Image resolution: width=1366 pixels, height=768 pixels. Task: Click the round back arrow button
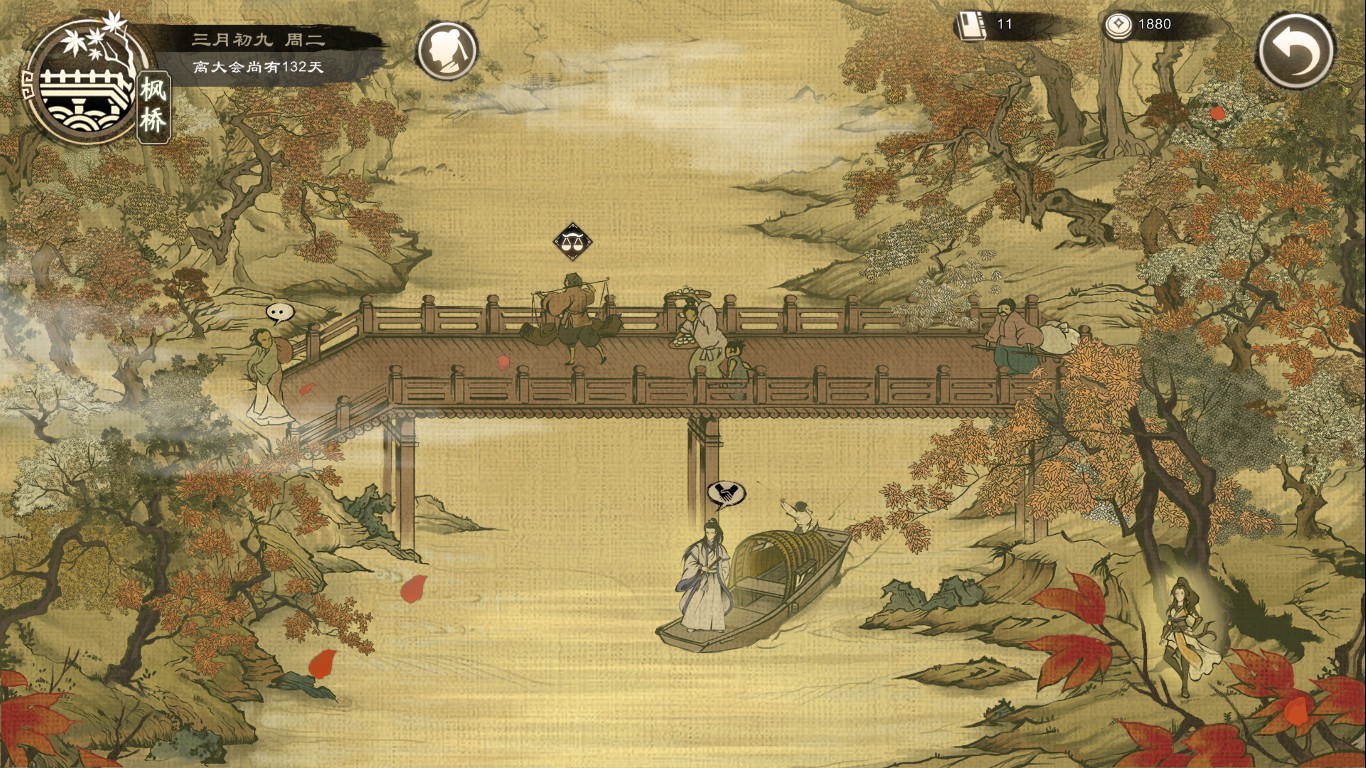[x=1296, y=52]
